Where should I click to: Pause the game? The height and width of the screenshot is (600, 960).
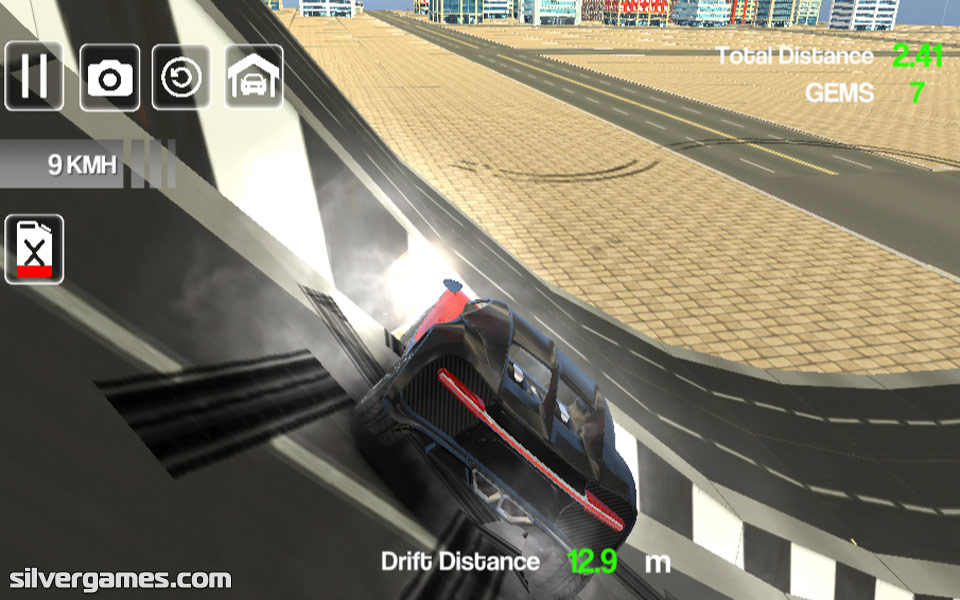[34, 76]
